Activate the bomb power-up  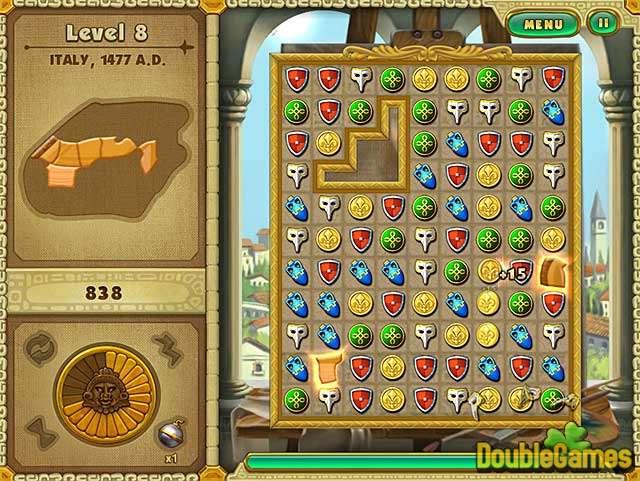(171, 431)
